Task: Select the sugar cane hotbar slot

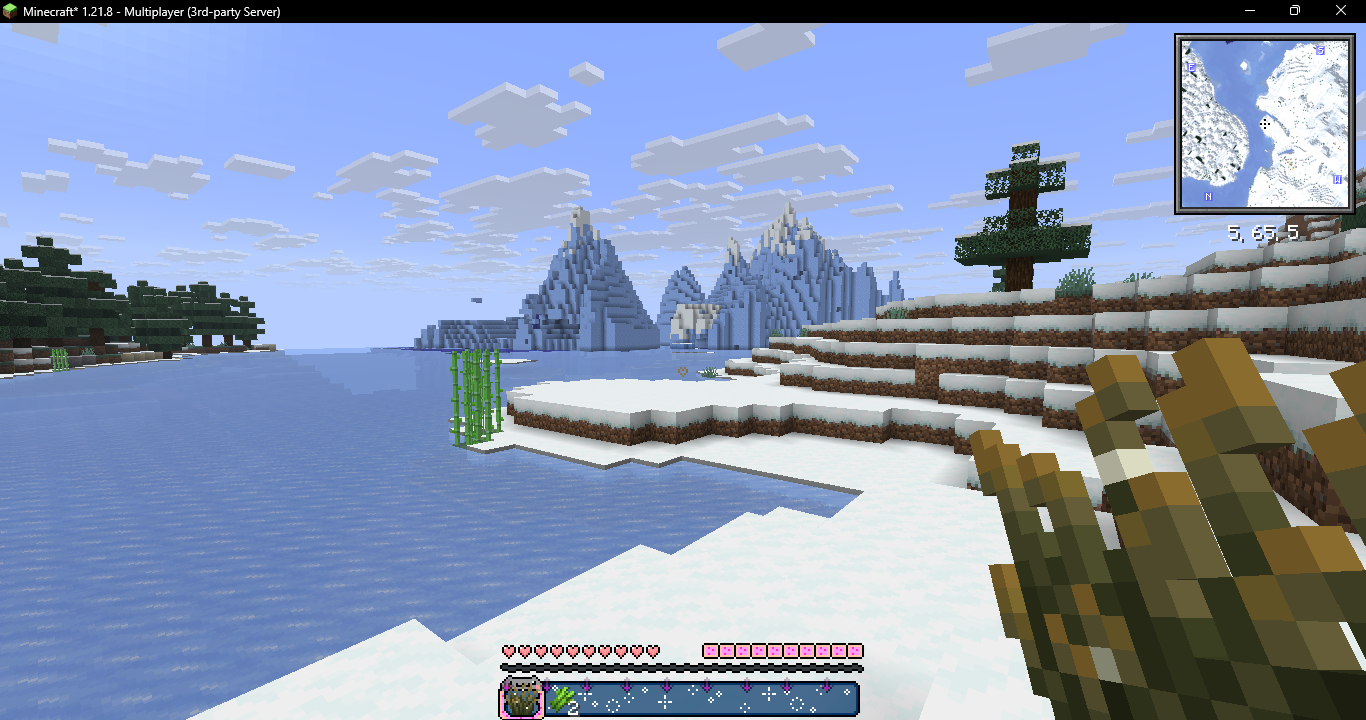Action: click(x=561, y=699)
